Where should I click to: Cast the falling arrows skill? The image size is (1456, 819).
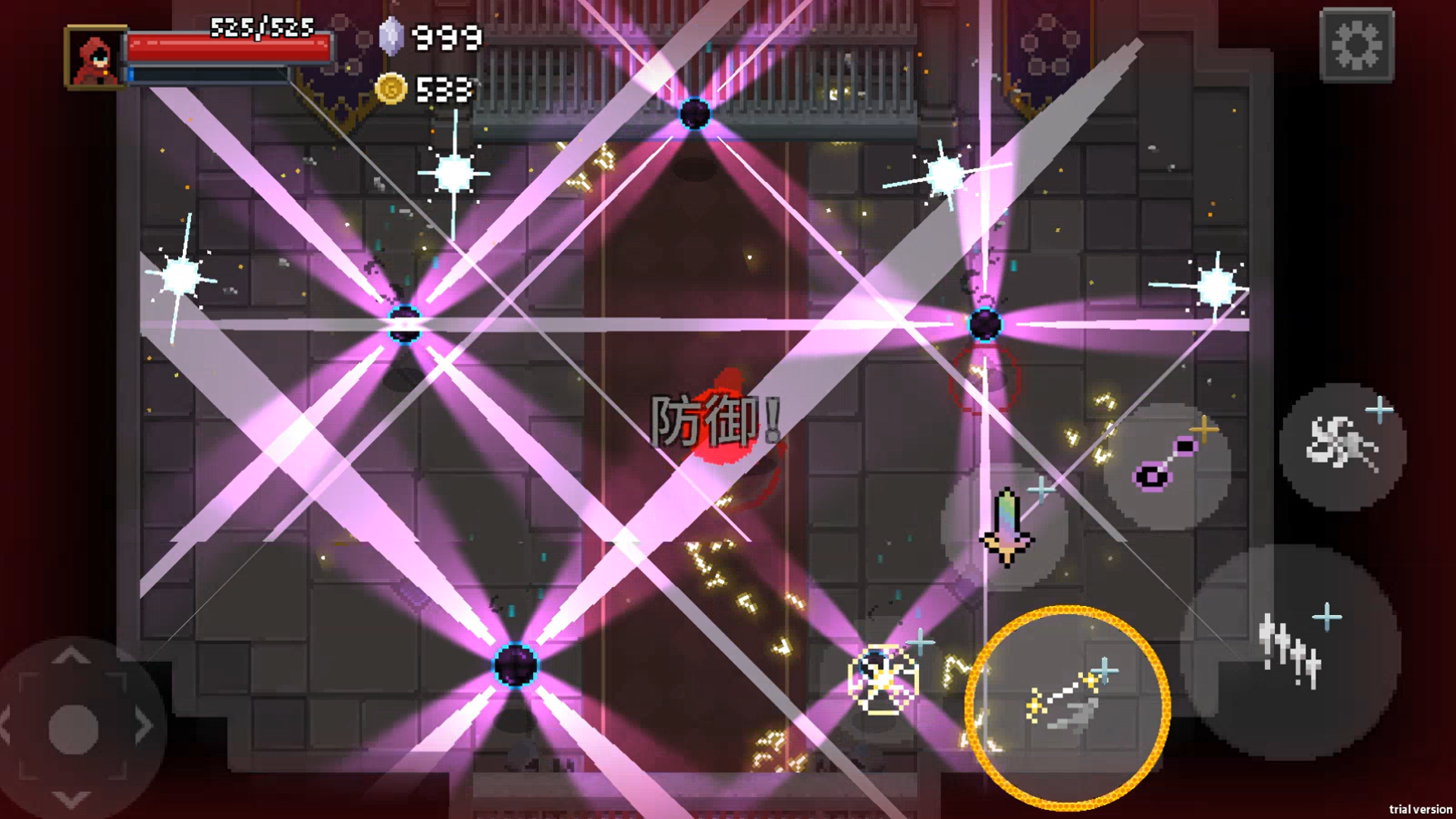(x=1291, y=652)
